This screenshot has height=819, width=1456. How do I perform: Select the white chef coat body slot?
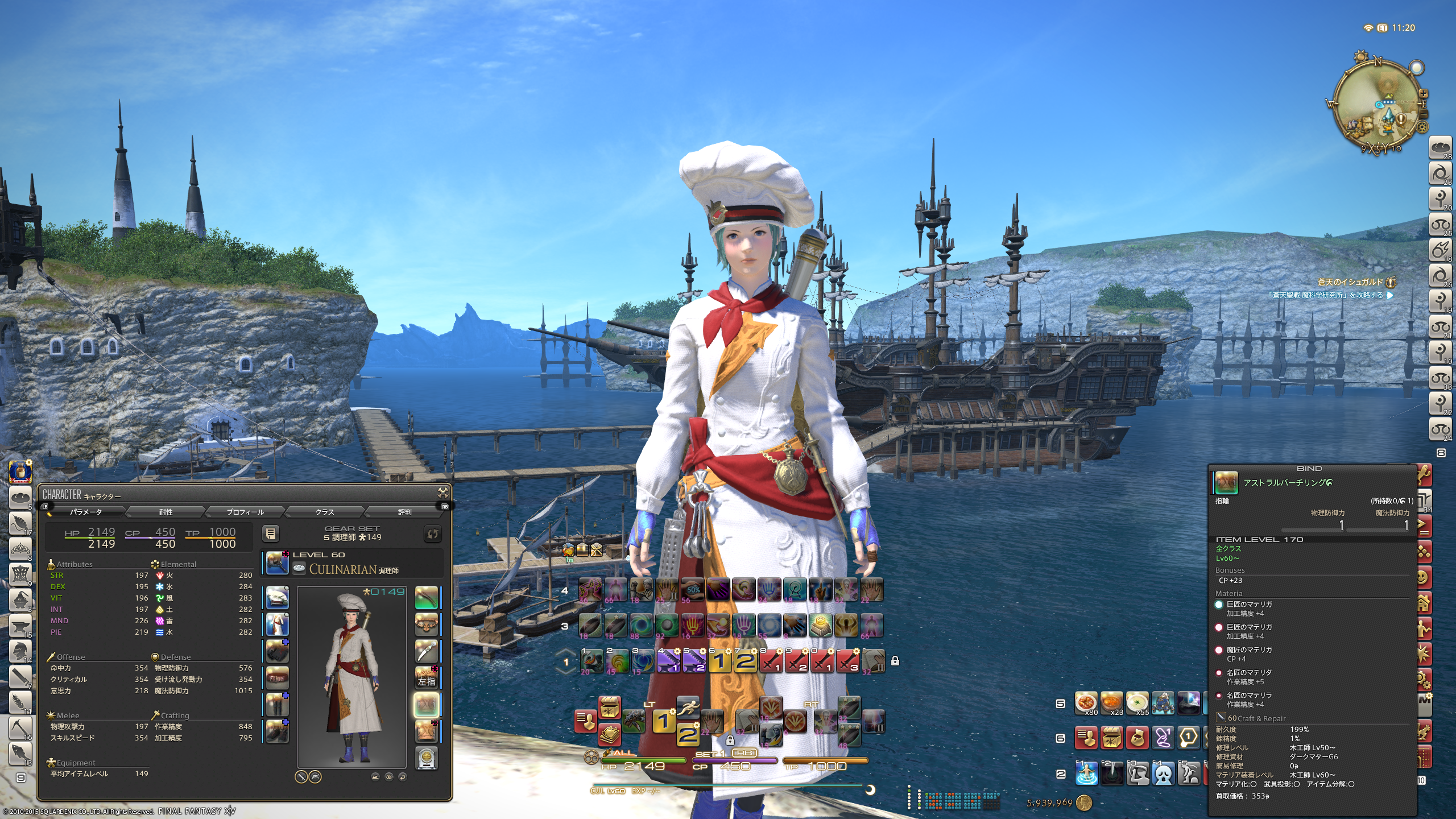click(278, 624)
